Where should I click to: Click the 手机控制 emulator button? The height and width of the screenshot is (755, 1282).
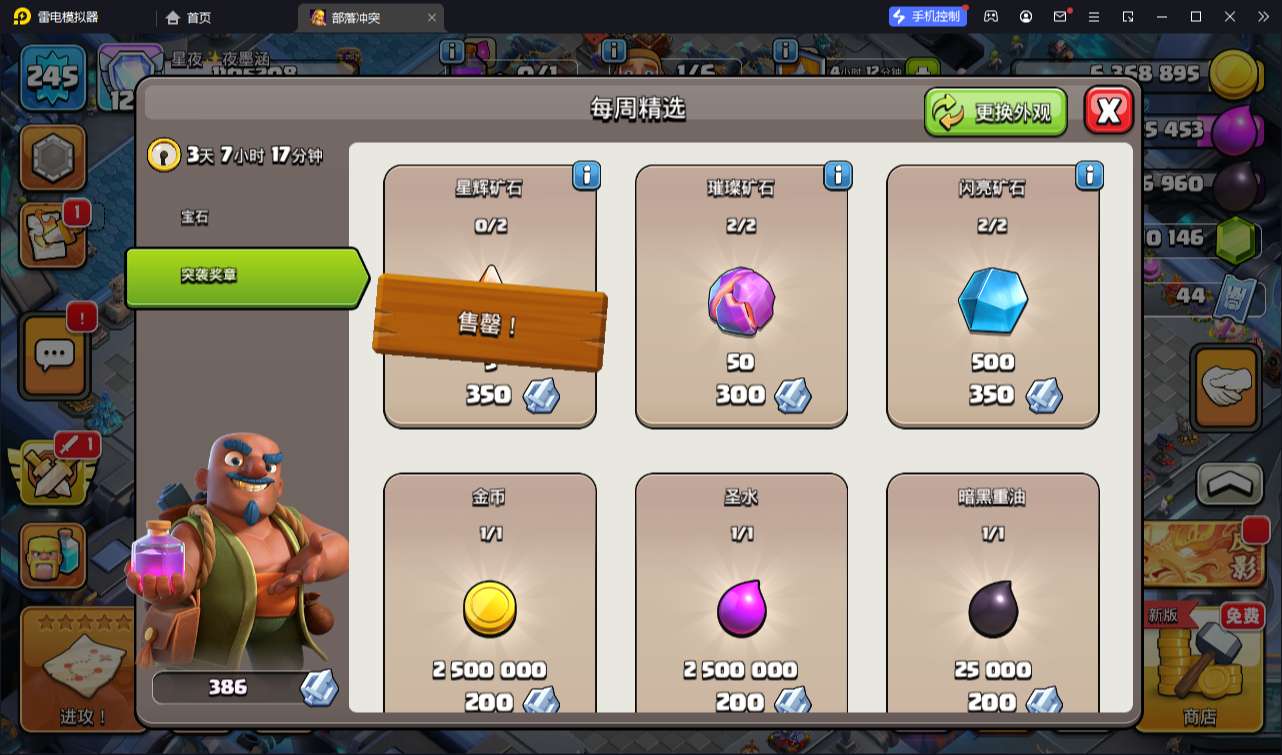coord(927,16)
